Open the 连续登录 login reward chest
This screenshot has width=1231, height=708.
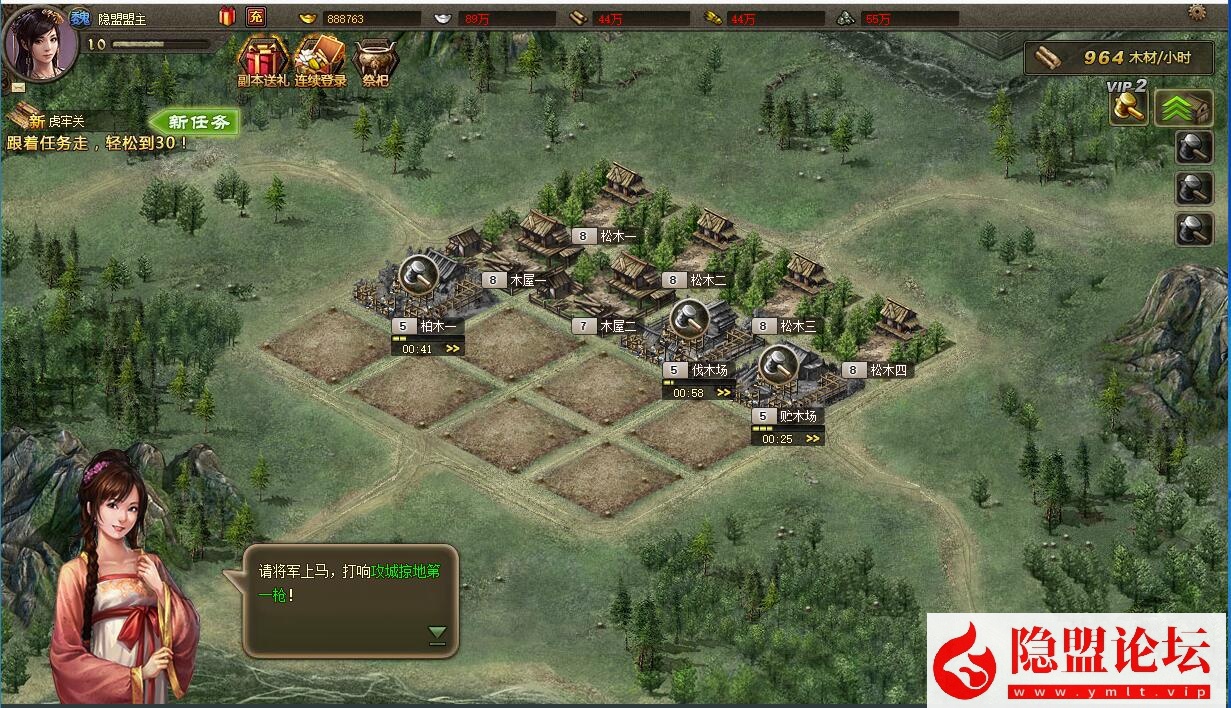point(320,62)
